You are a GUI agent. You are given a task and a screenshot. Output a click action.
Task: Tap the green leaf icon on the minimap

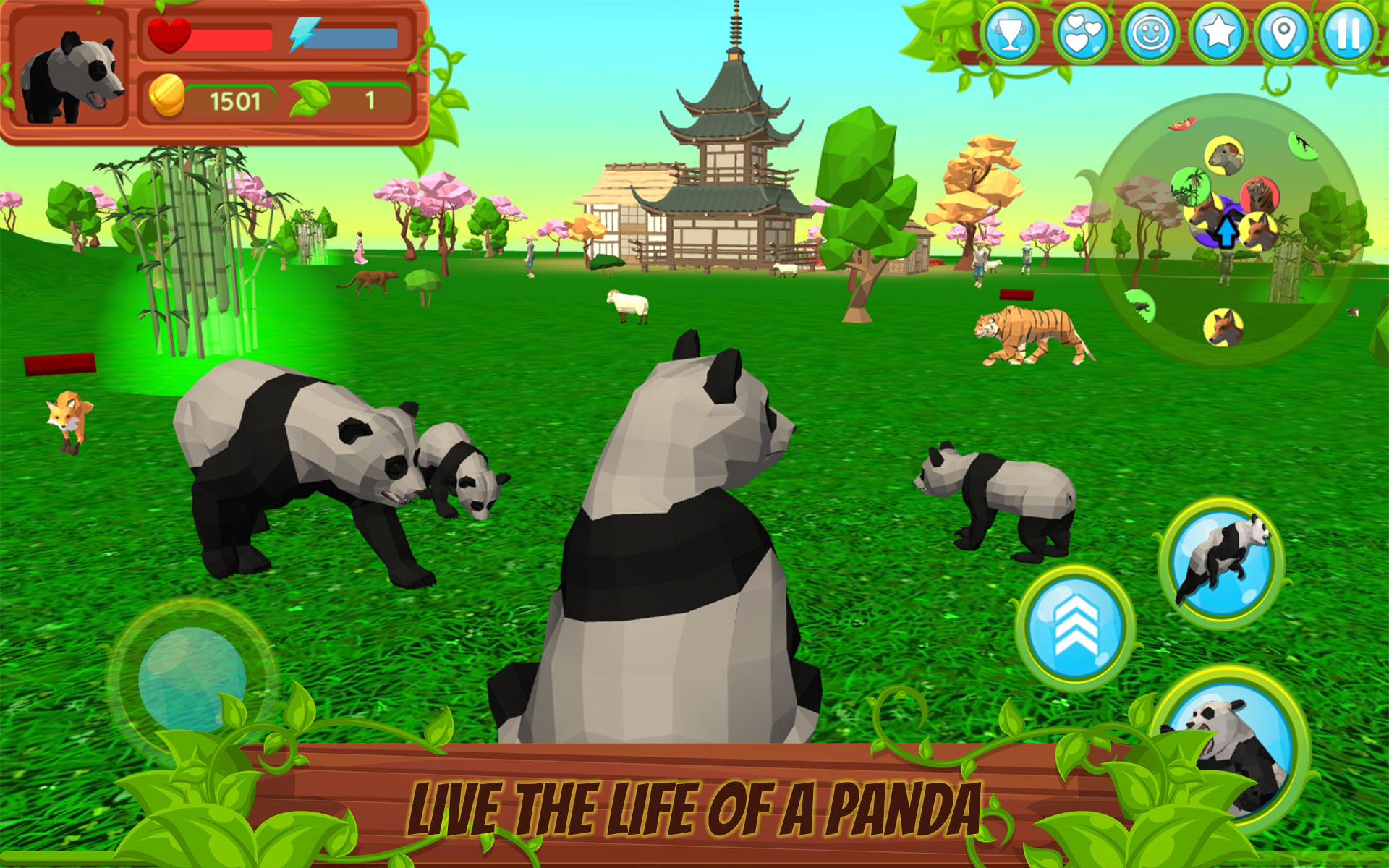click(x=1191, y=187)
